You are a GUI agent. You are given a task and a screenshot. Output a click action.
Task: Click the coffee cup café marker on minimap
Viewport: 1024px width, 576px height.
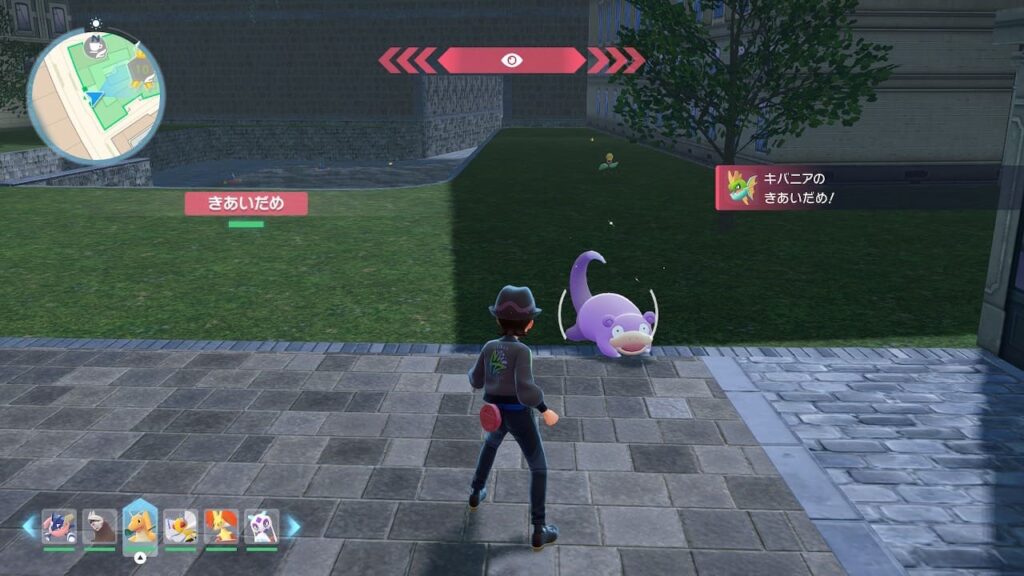[96, 46]
